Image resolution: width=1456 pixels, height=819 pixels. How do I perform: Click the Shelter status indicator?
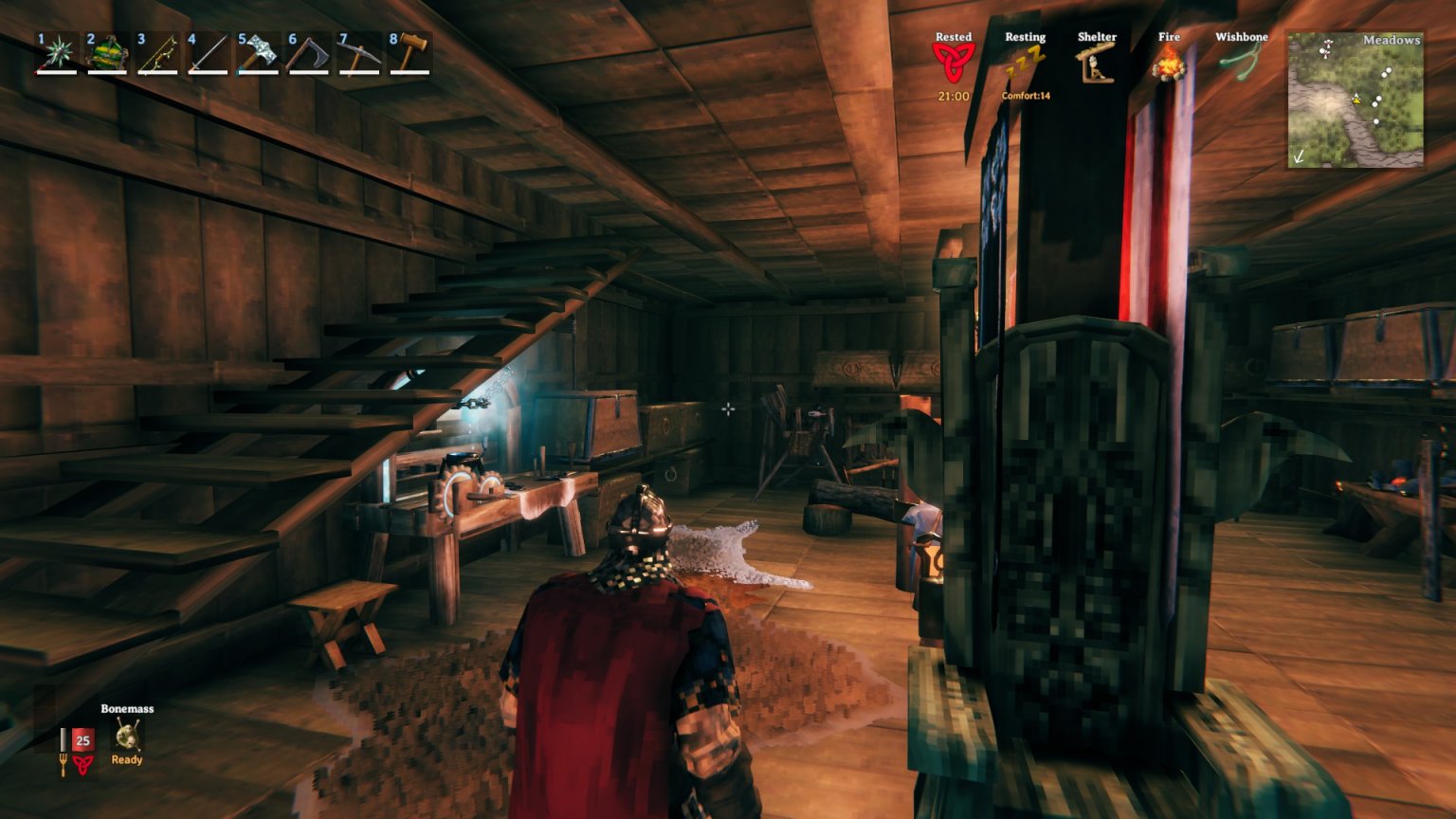click(1097, 63)
